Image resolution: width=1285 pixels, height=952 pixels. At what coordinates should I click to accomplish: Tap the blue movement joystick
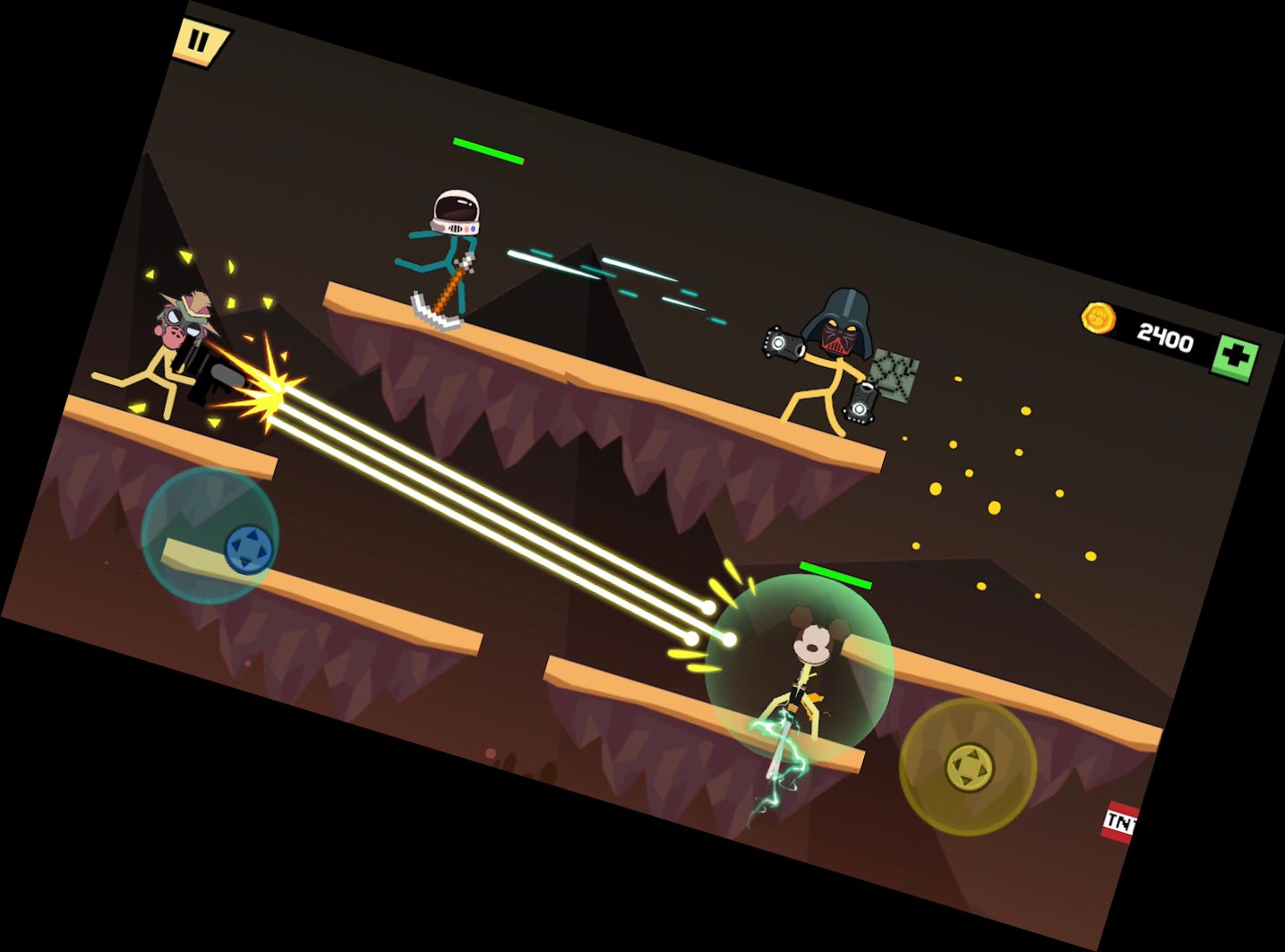coord(247,547)
